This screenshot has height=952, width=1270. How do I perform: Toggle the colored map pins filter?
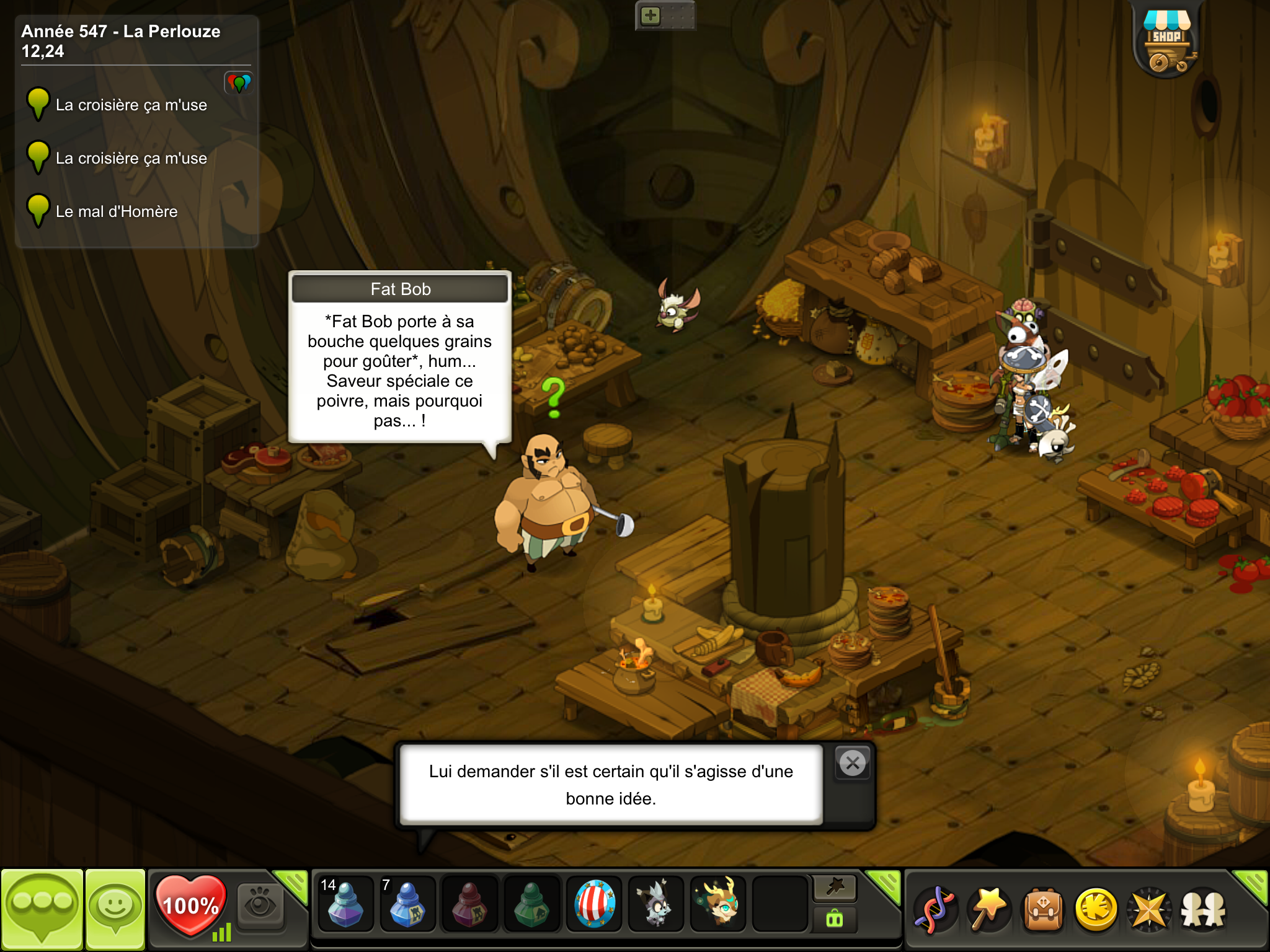(239, 82)
